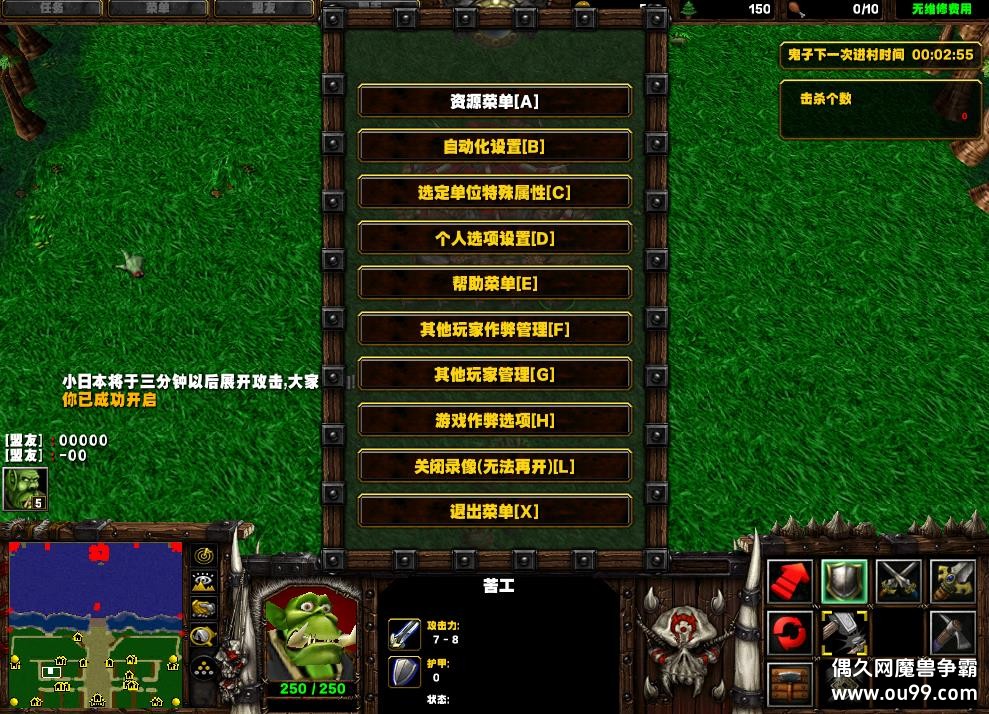This screenshot has height=714, width=989.
Task: Select the orc peon idle worker icon
Action: click(24, 489)
